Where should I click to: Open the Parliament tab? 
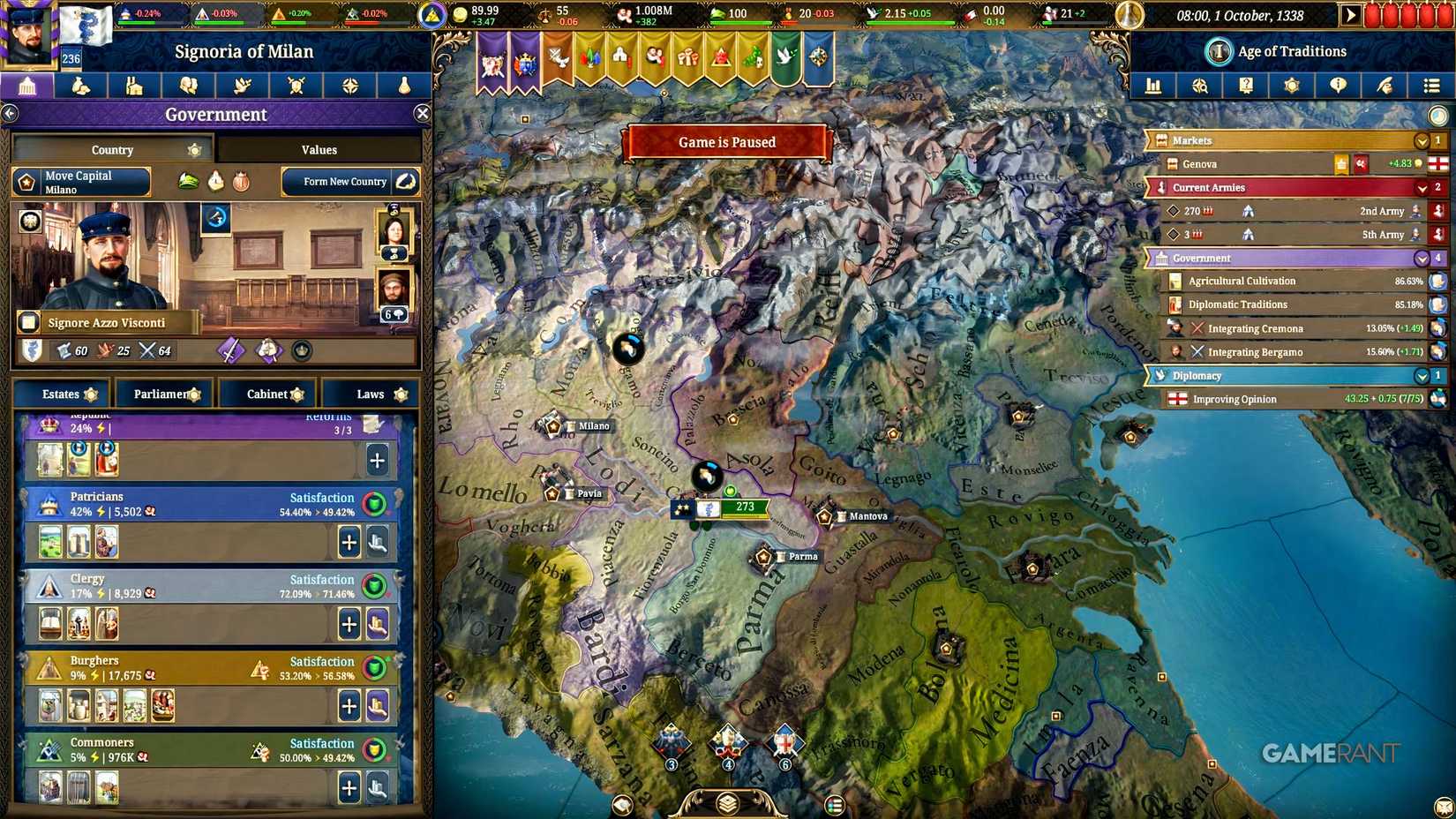[164, 394]
